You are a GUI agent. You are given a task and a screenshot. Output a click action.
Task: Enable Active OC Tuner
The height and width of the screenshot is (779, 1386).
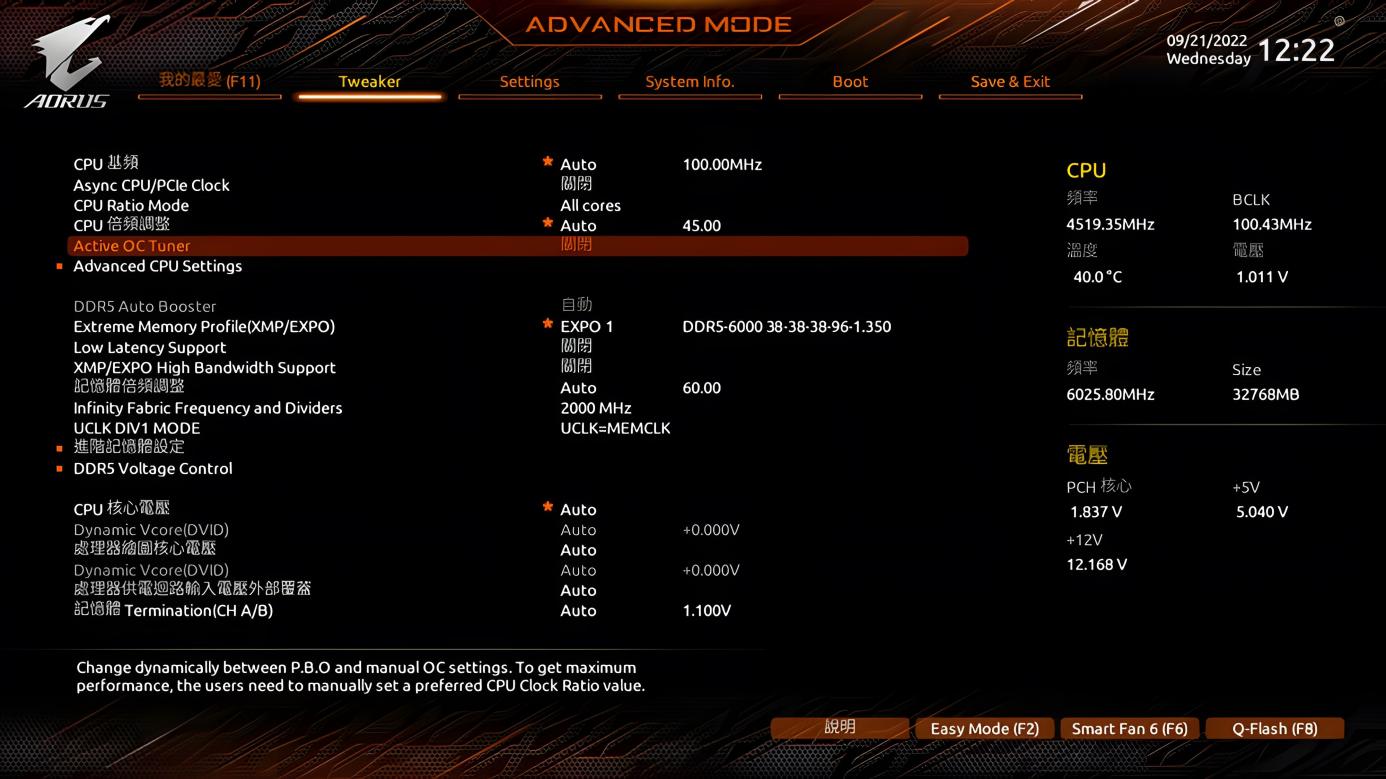[x=578, y=245]
